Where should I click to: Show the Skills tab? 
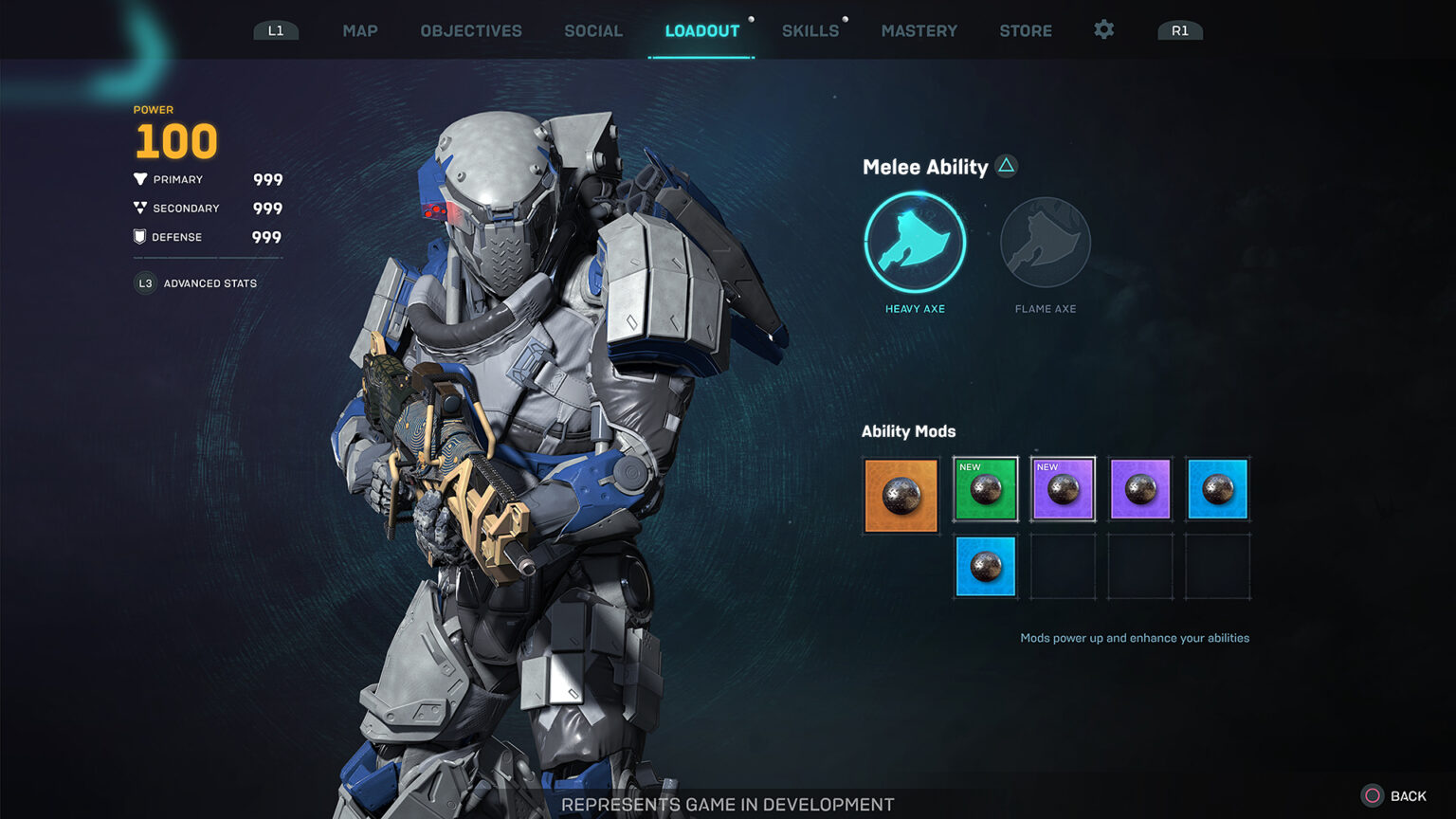pyautogui.click(x=810, y=30)
